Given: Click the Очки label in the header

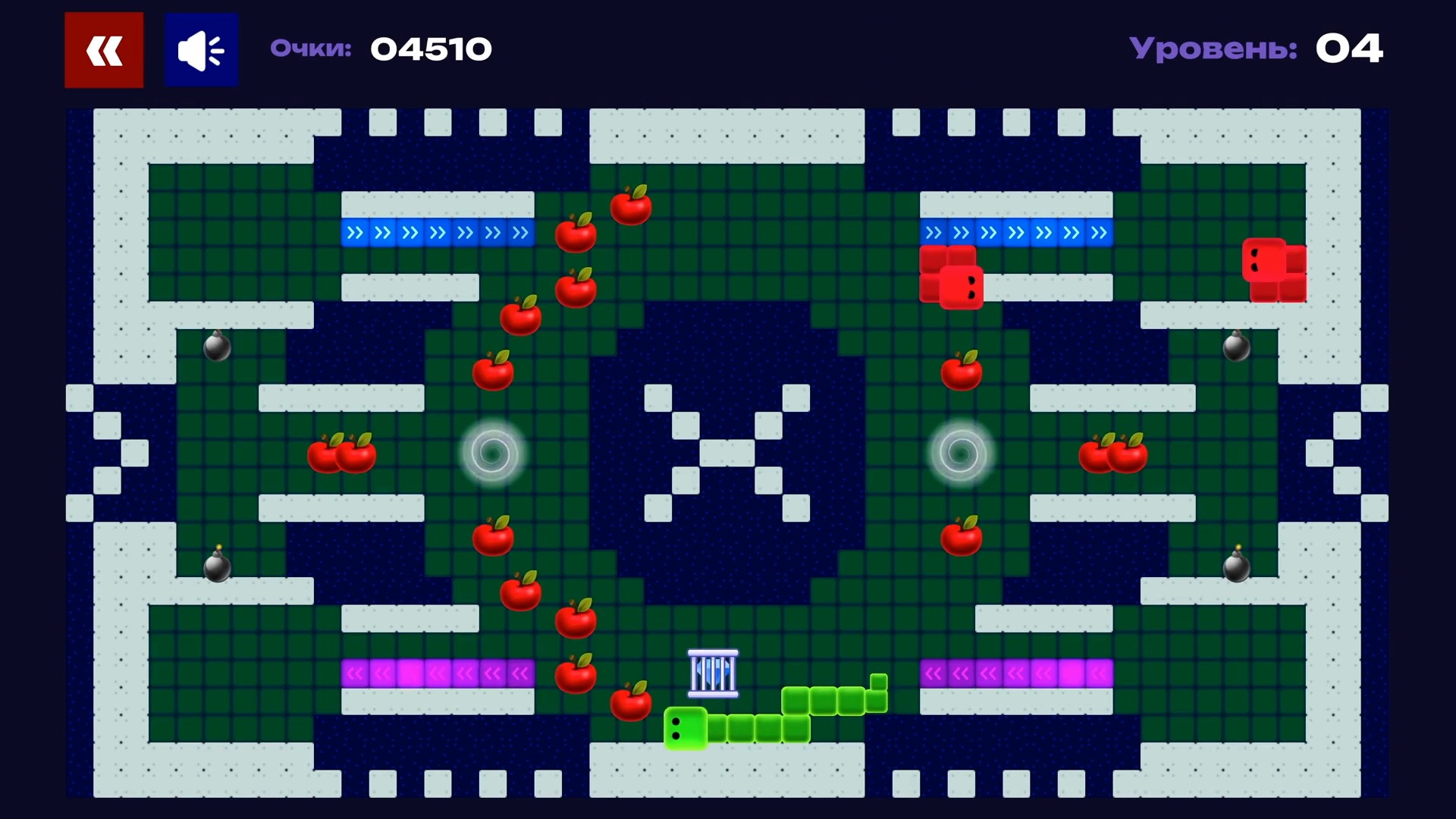Looking at the screenshot, I should (311, 48).
